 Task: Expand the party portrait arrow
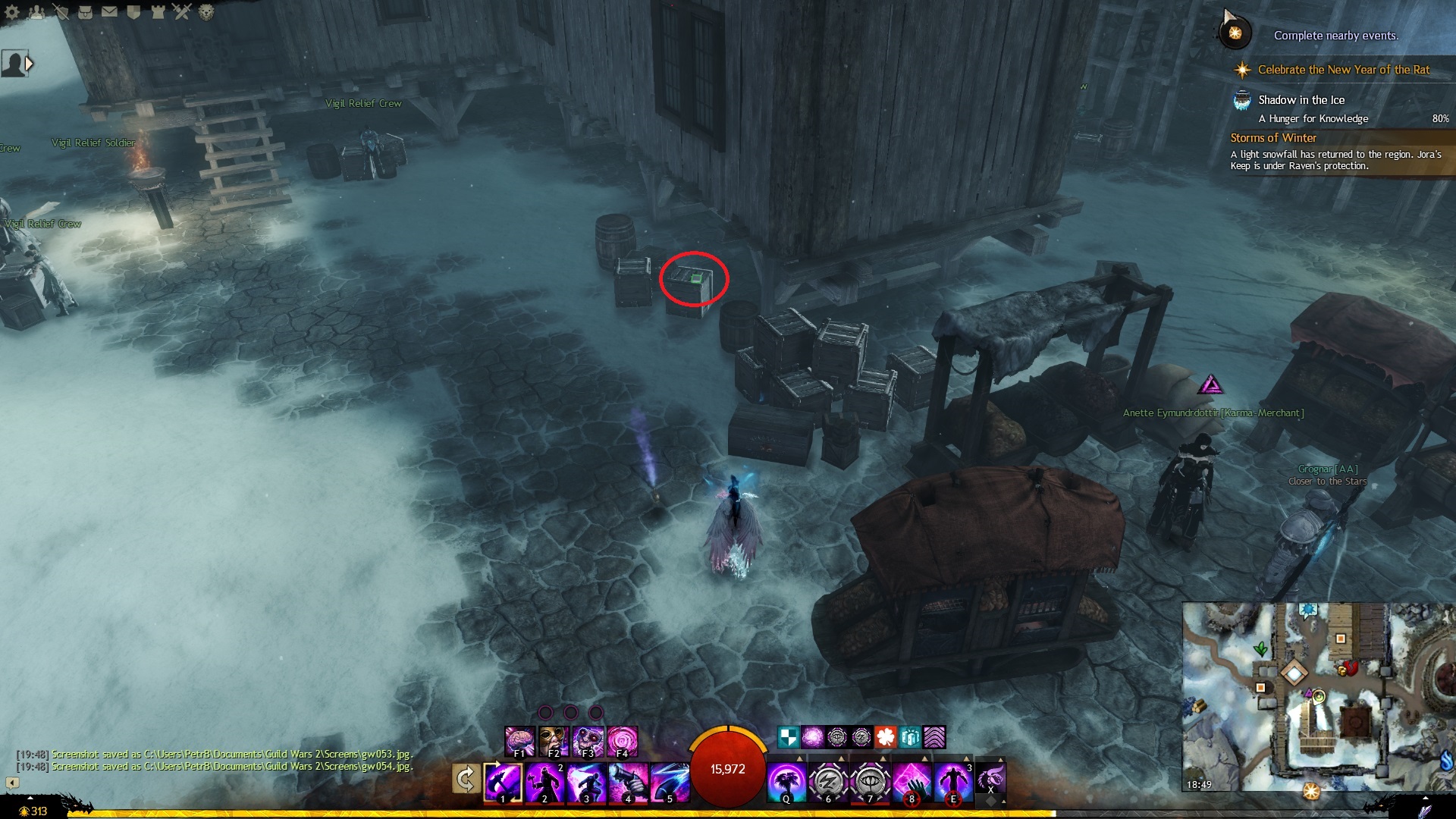[30, 64]
